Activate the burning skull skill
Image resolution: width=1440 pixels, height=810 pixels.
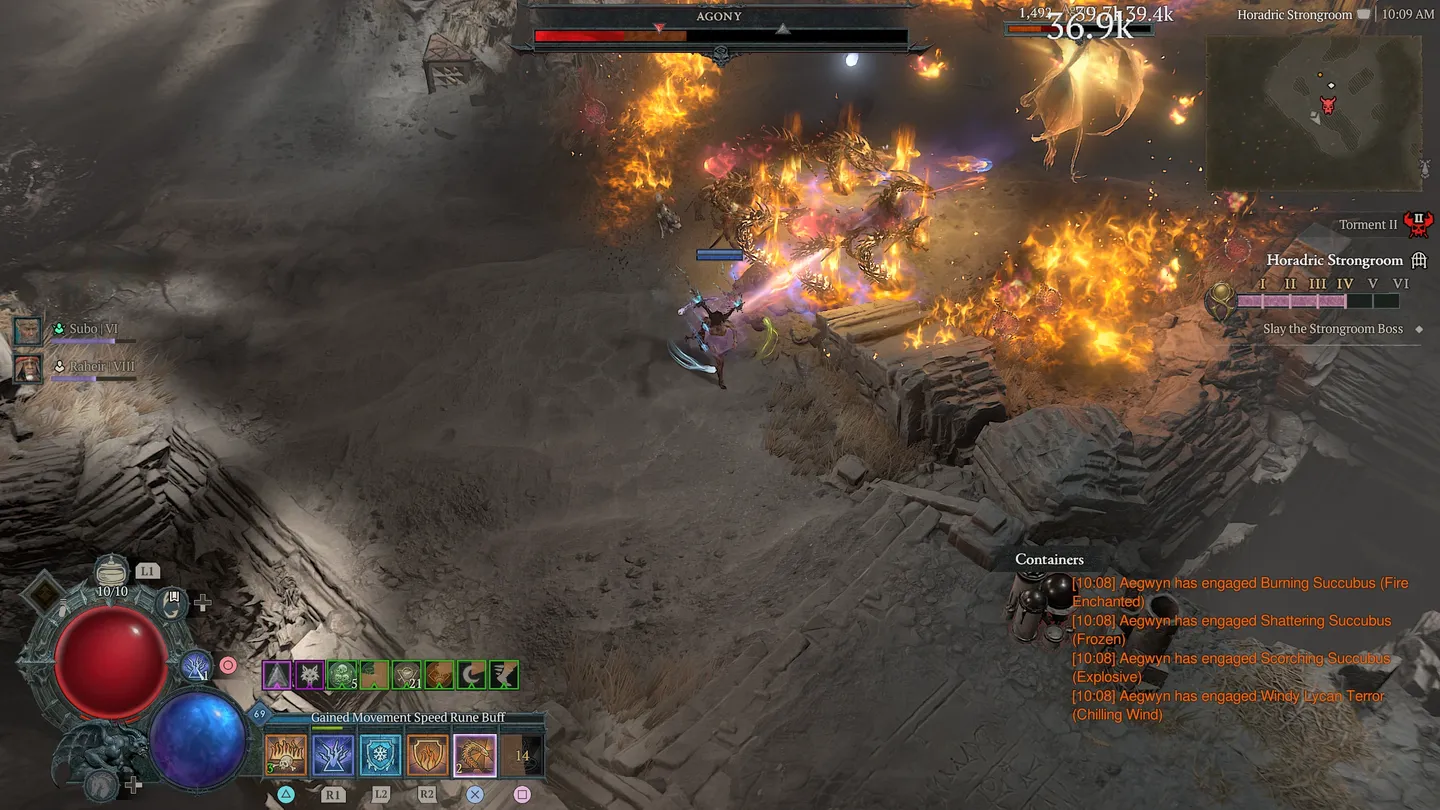(285, 756)
